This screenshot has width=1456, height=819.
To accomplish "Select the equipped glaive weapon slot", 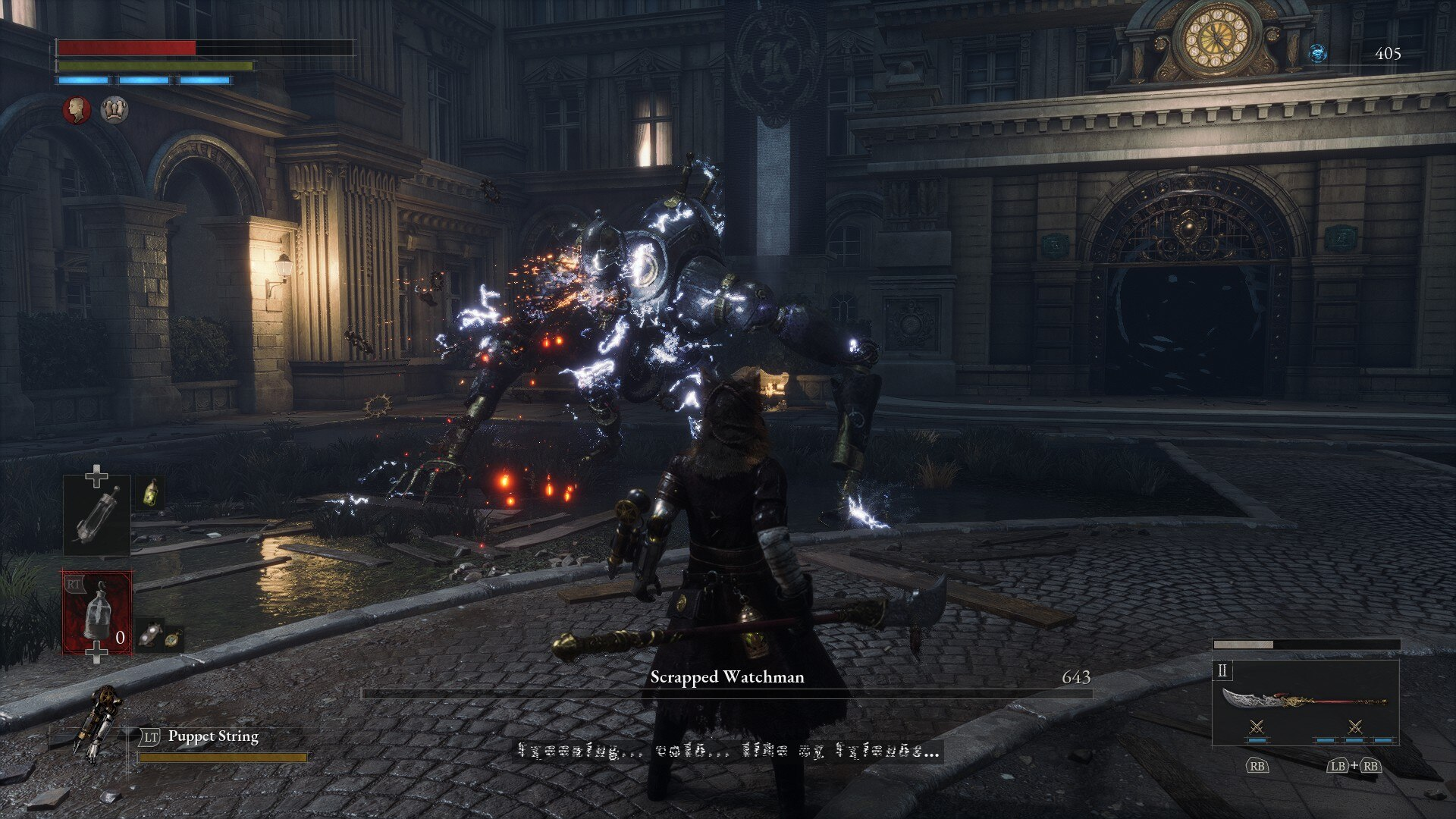I will tap(1305, 702).
